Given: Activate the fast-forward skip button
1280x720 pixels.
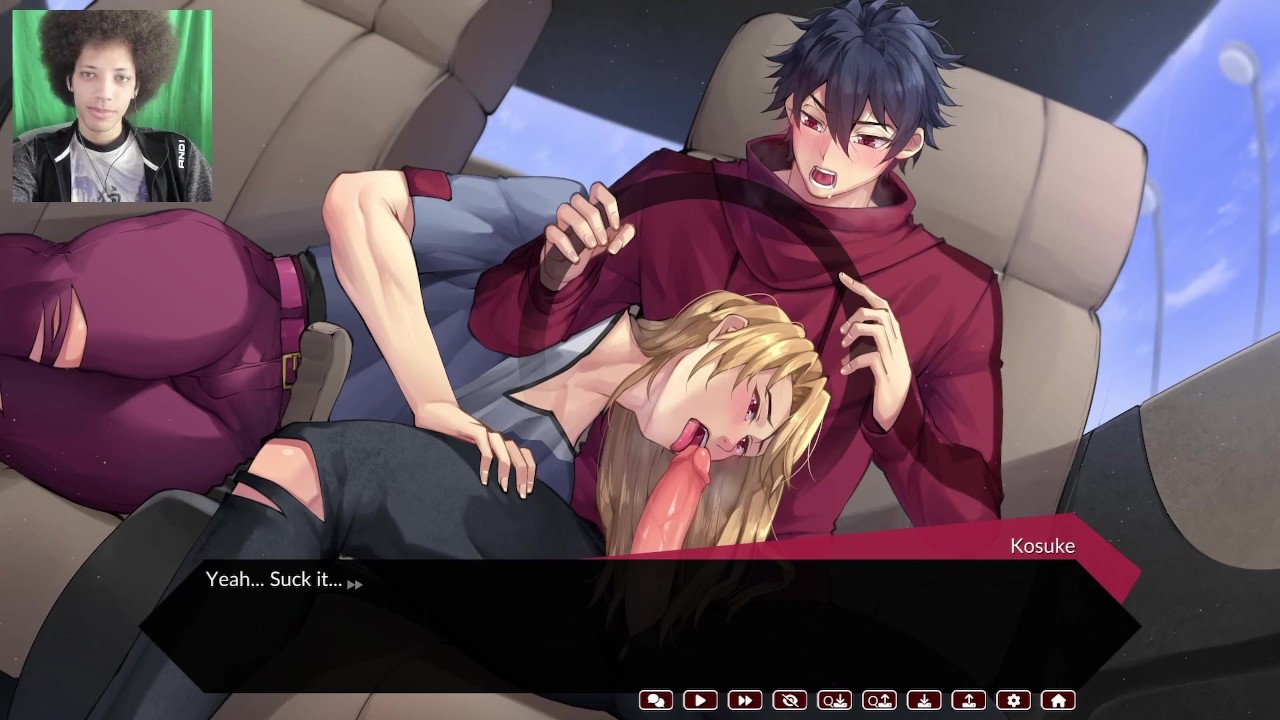Looking at the screenshot, I should (x=745, y=701).
